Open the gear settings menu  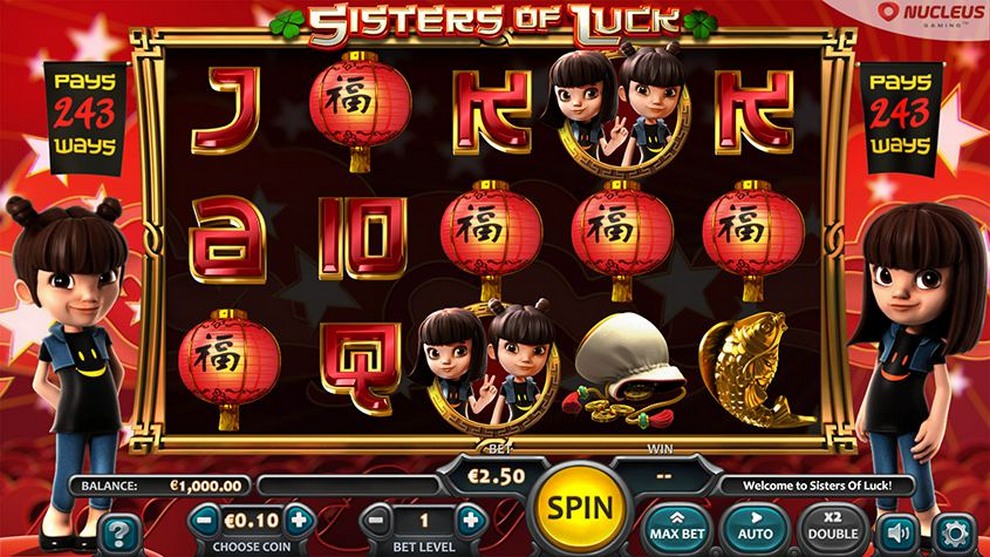tap(954, 532)
